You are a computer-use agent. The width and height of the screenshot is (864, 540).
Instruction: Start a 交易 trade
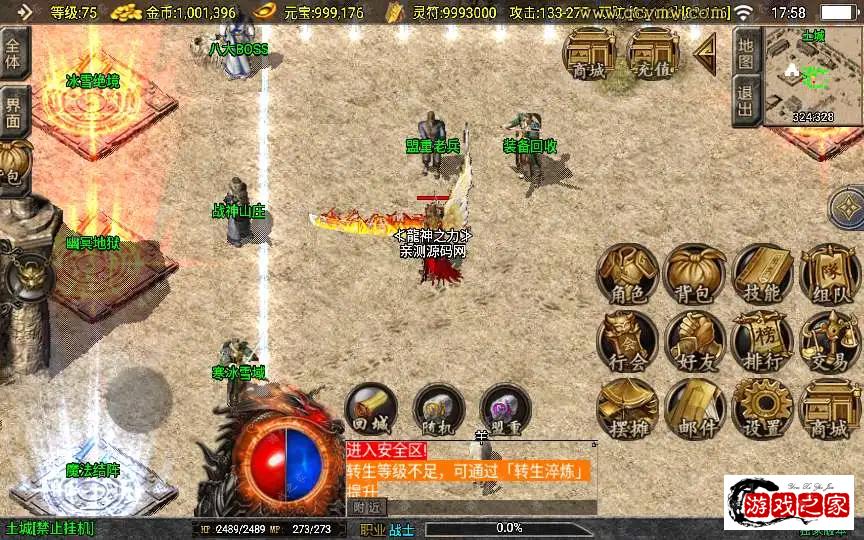(830, 341)
